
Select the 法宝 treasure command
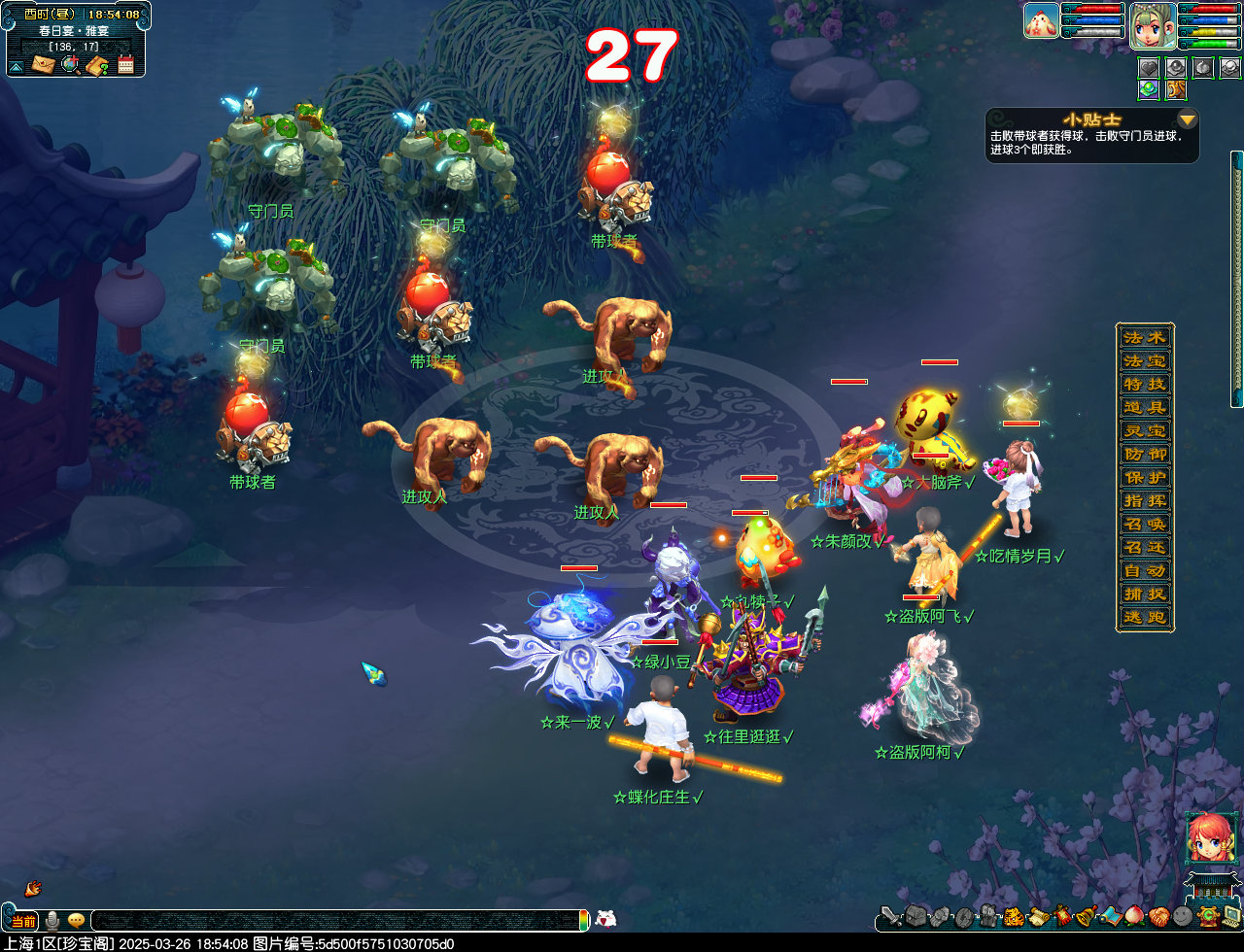pos(1144,361)
